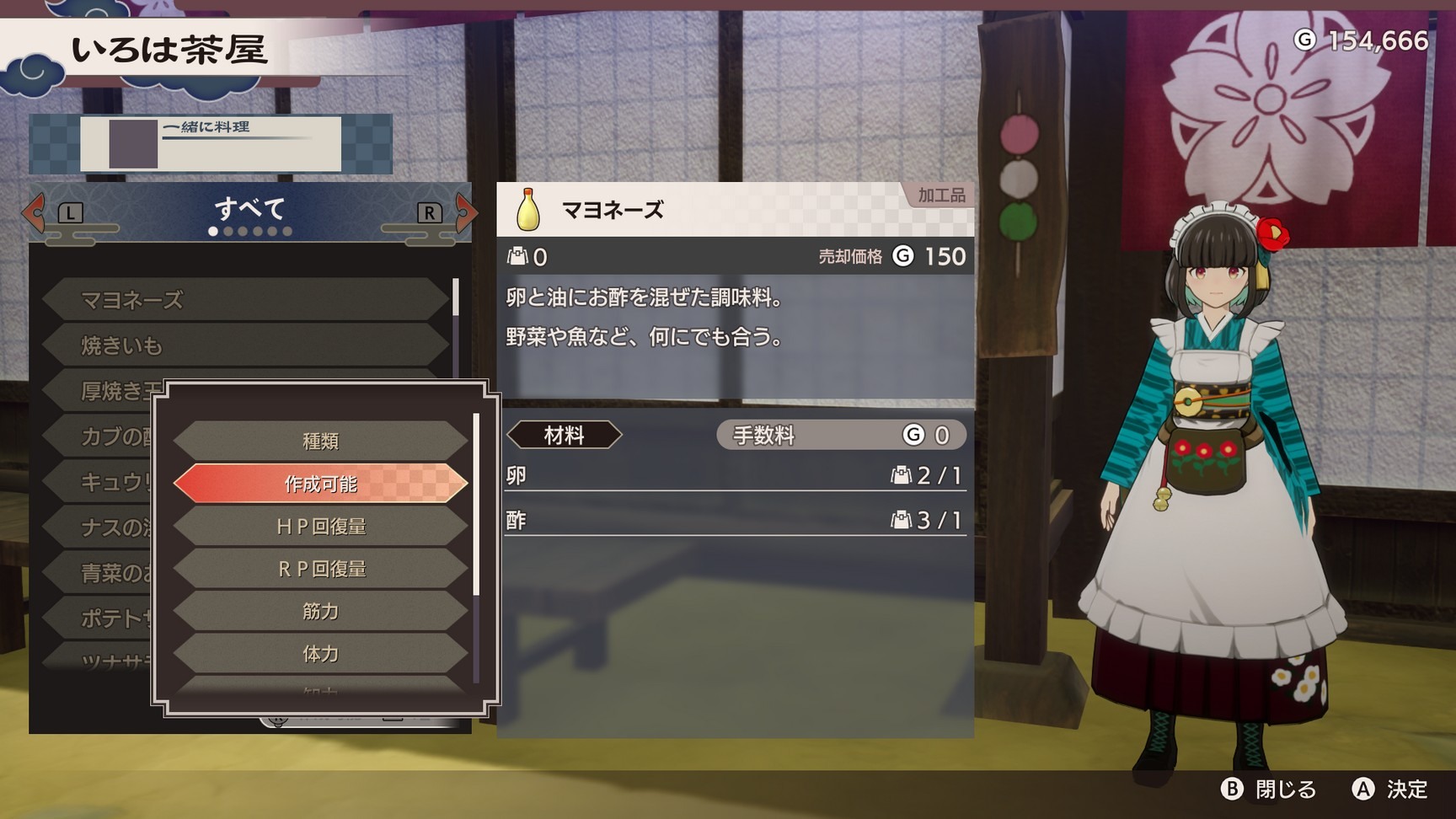Click the 加工品 category label
The height and width of the screenshot is (819, 1456).
click(940, 193)
